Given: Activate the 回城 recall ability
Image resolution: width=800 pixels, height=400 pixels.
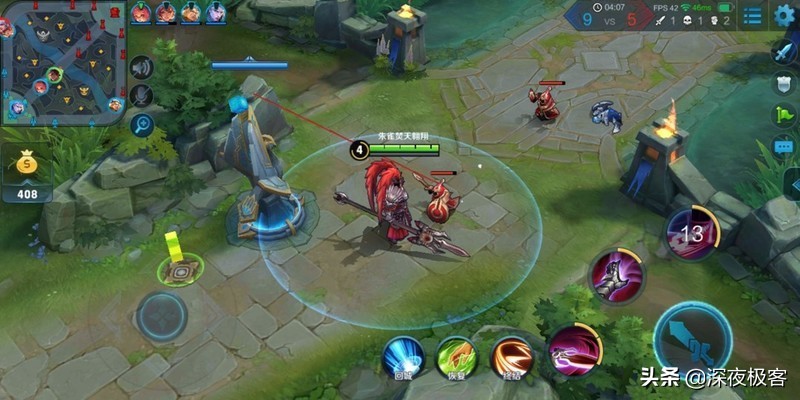Looking at the screenshot, I should pyautogui.click(x=403, y=357).
